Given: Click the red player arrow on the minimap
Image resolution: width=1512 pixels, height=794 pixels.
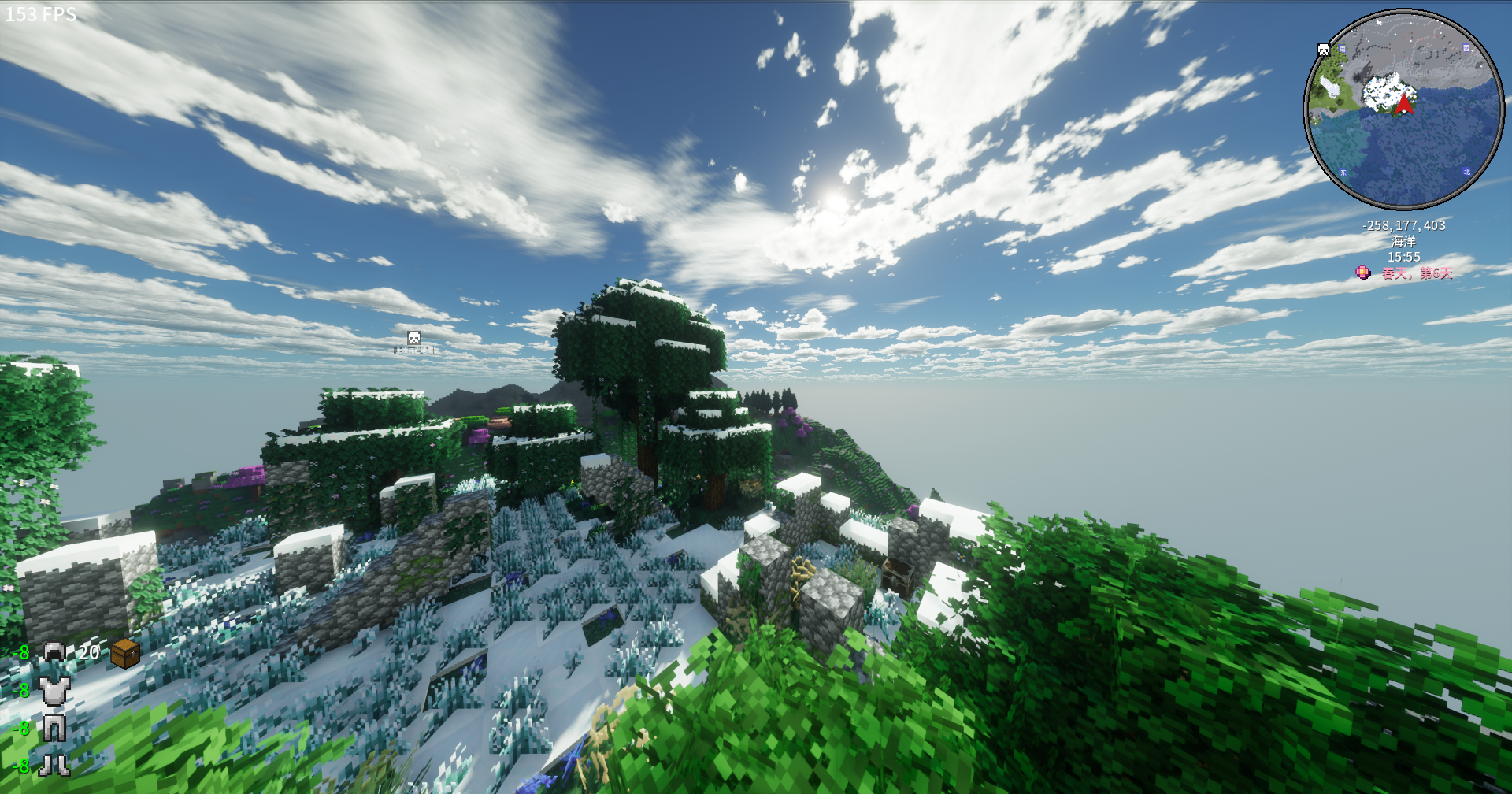Looking at the screenshot, I should tap(1404, 103).
